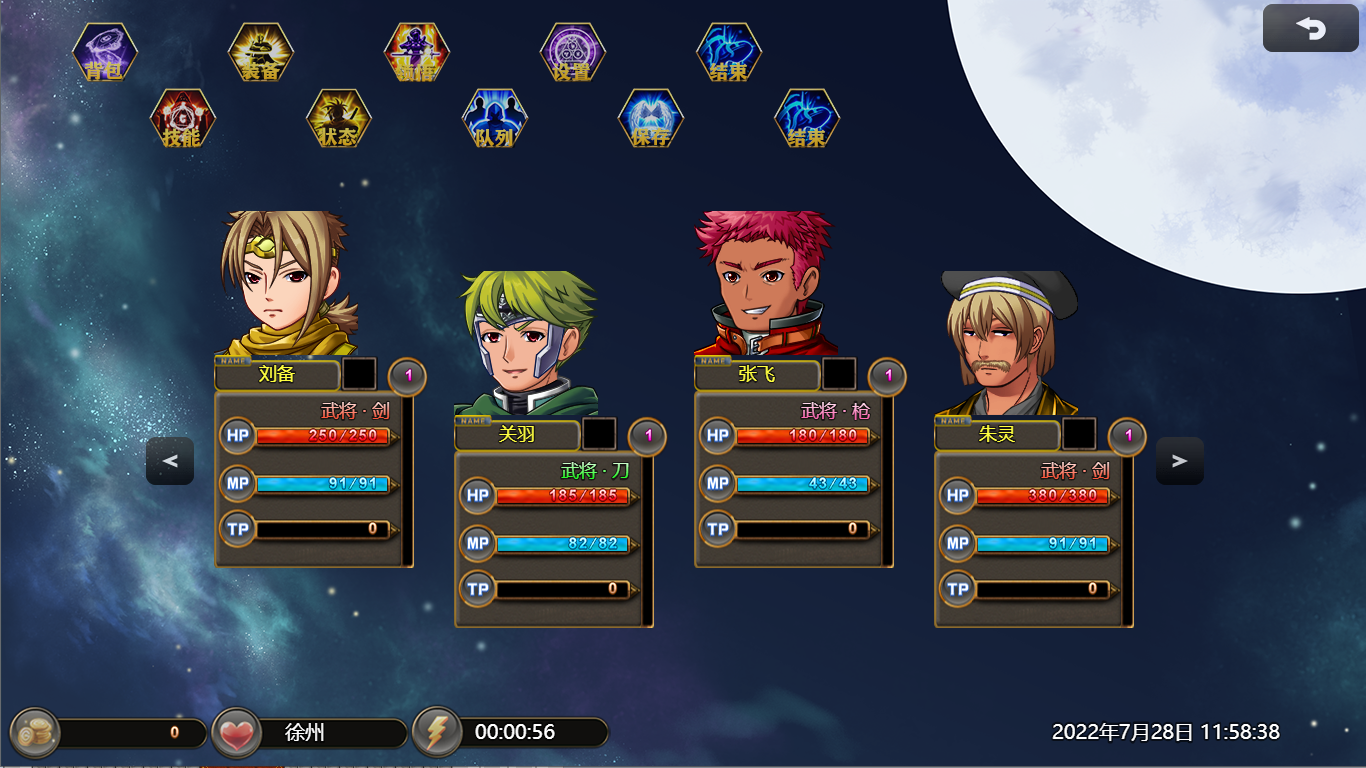Click the purple warrior flame icon
This screenshot has width=1366, height=768.
pos(417,52)
